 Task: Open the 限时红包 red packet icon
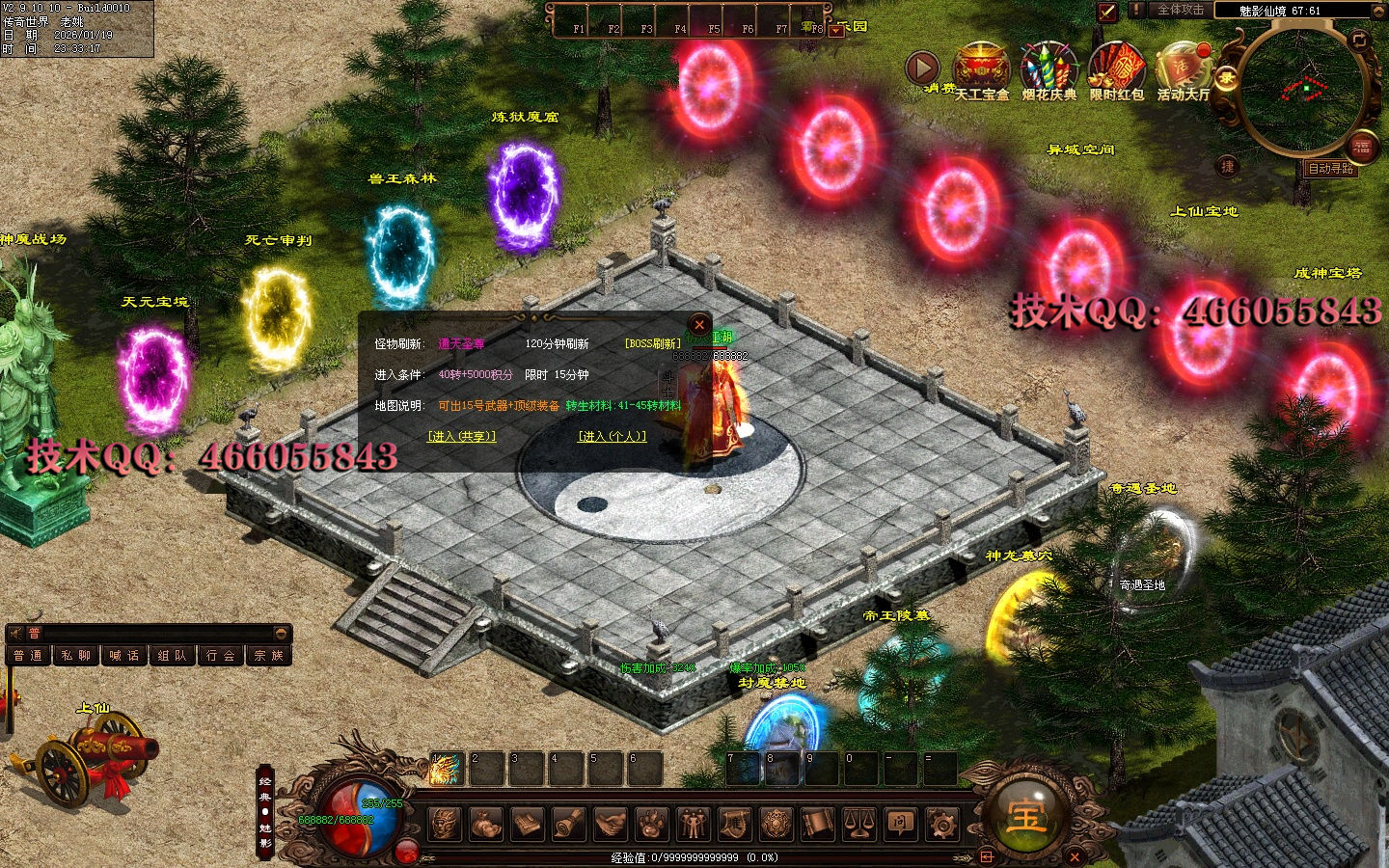click(x=1116, y=68)
